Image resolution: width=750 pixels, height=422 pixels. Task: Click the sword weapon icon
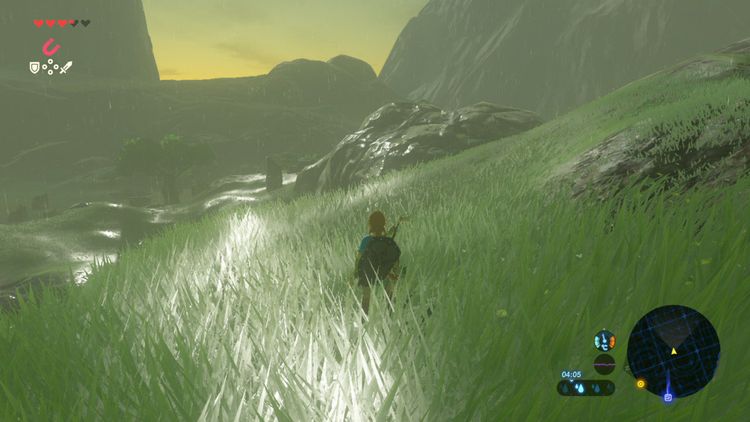point(66,68)
